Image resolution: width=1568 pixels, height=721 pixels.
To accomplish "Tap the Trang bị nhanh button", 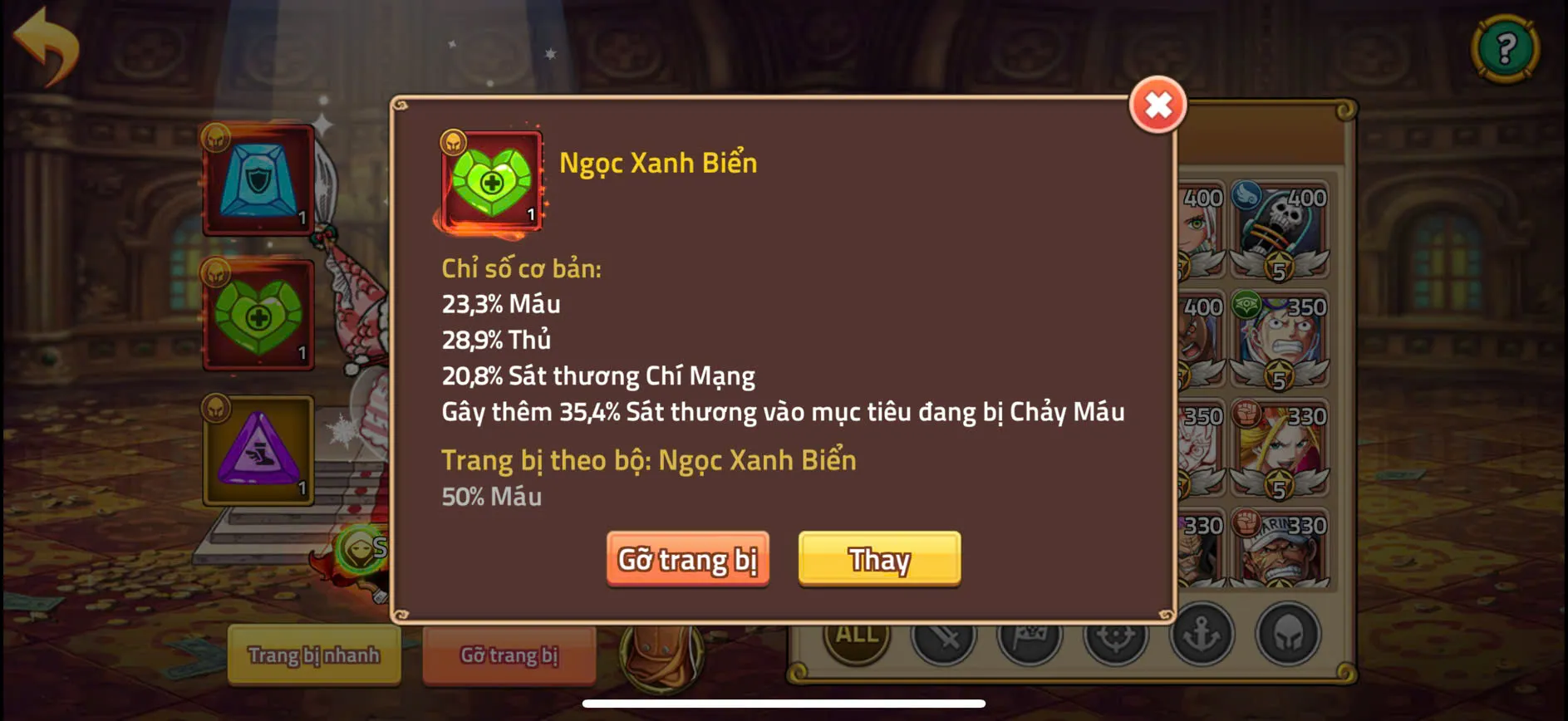I will pos(313,655).
